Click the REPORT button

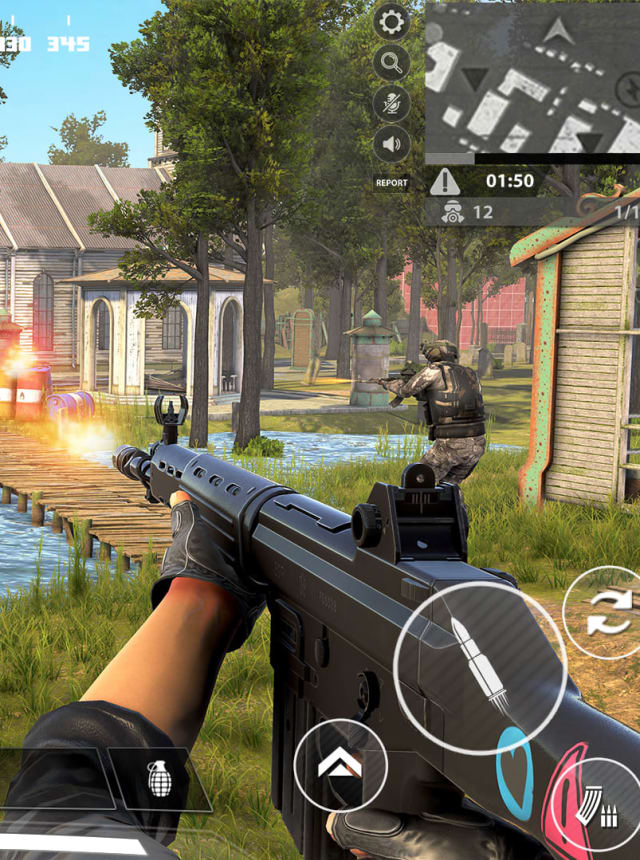(391, 183)
